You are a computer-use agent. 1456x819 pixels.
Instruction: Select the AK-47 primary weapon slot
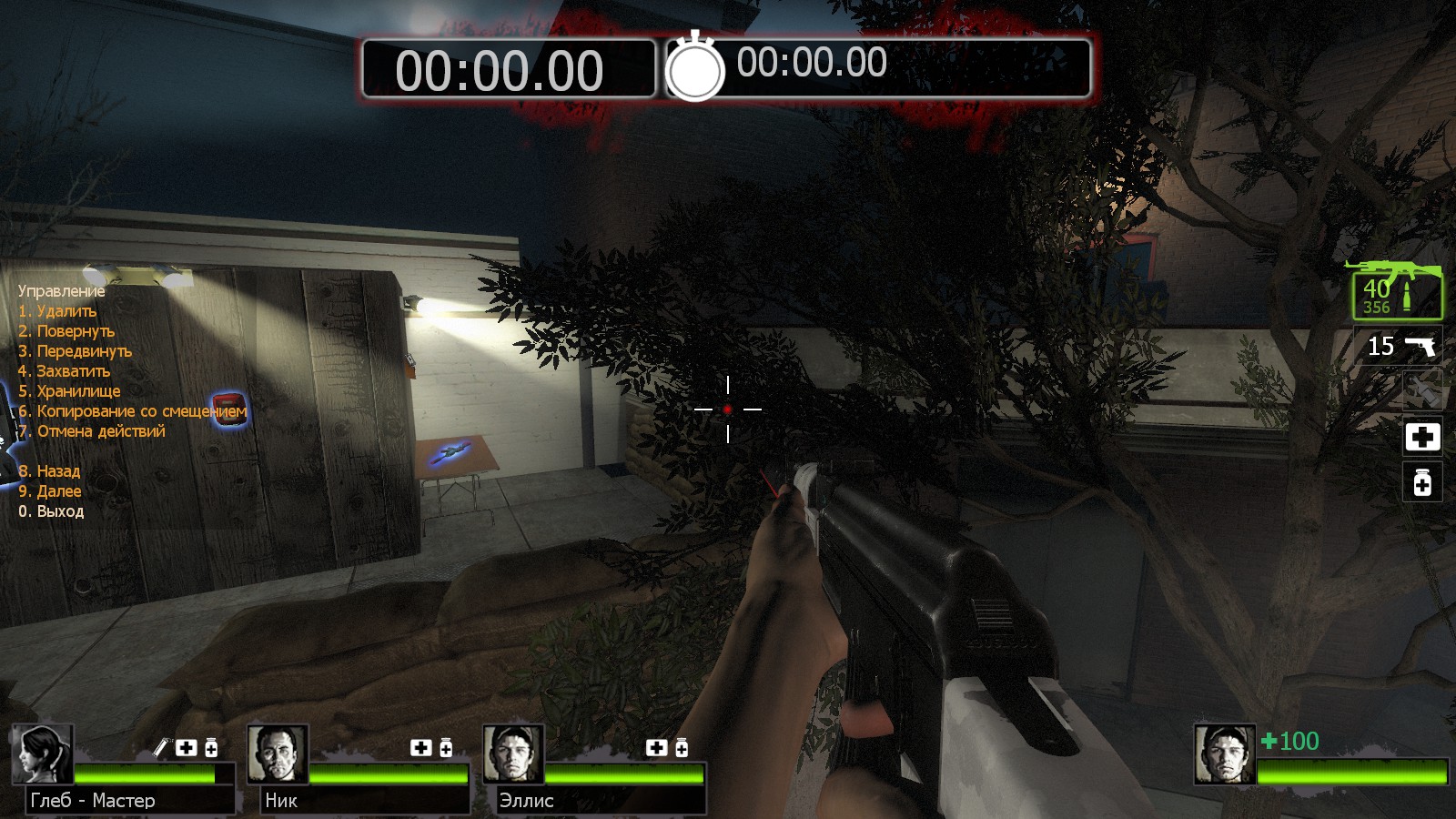tap(1396, 290)
